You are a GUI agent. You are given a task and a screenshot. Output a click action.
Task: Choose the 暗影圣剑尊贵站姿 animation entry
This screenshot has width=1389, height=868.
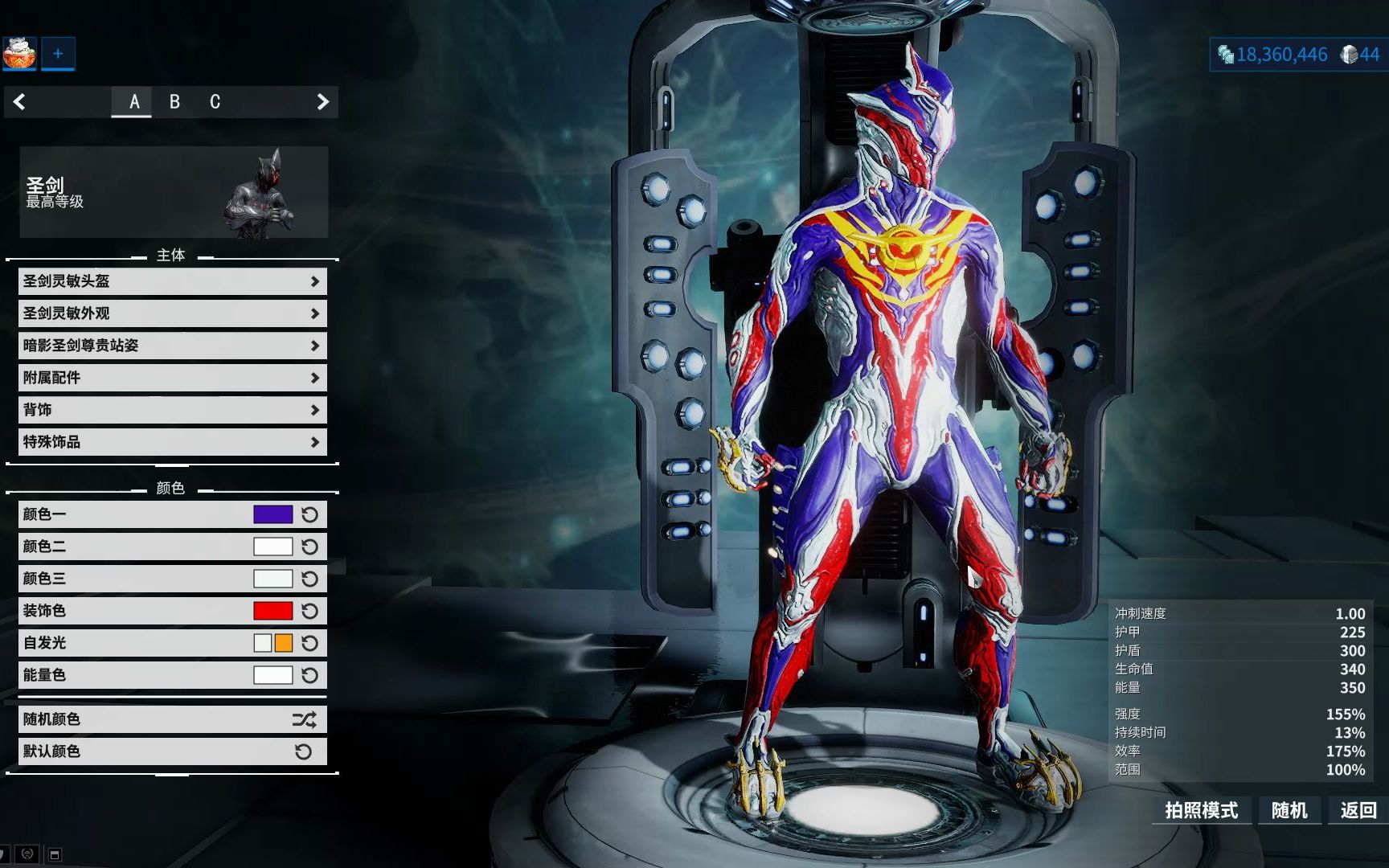click(x=172, y=346)
